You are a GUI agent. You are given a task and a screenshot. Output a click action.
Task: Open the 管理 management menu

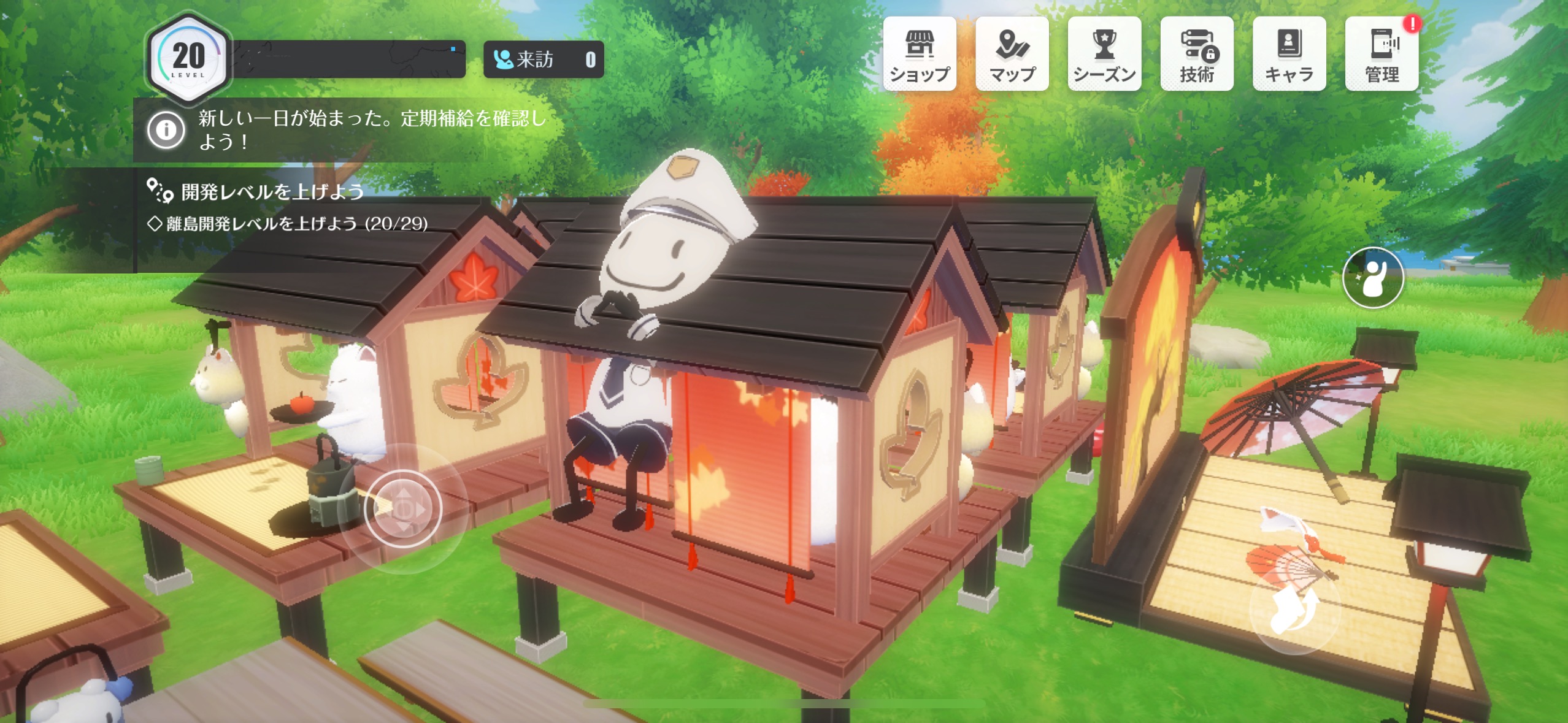(1382, 55)
